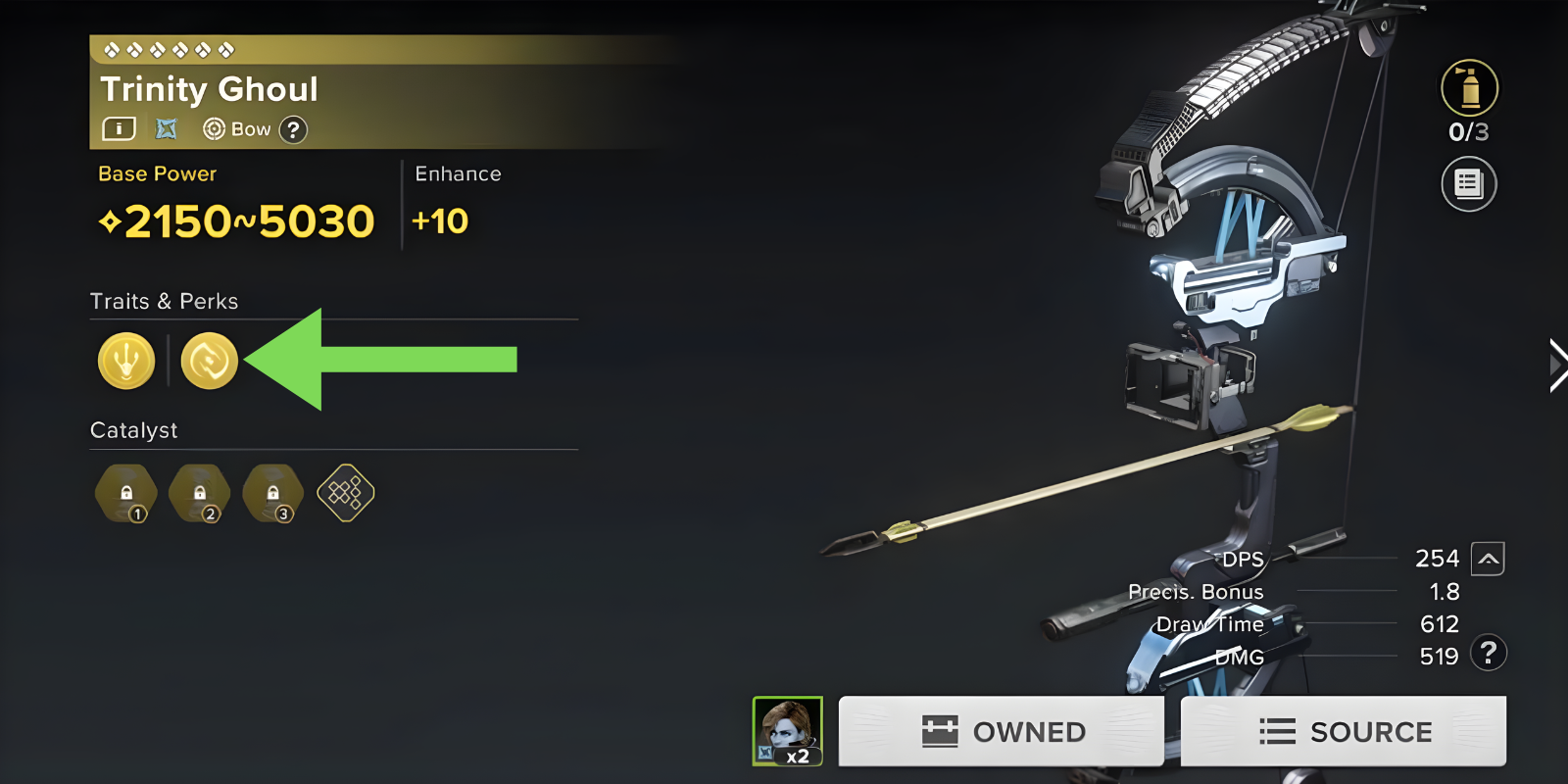This screenshot has height=784, width=1568.
Task: Open the Bow type help question mark
Action: point(294,128)
